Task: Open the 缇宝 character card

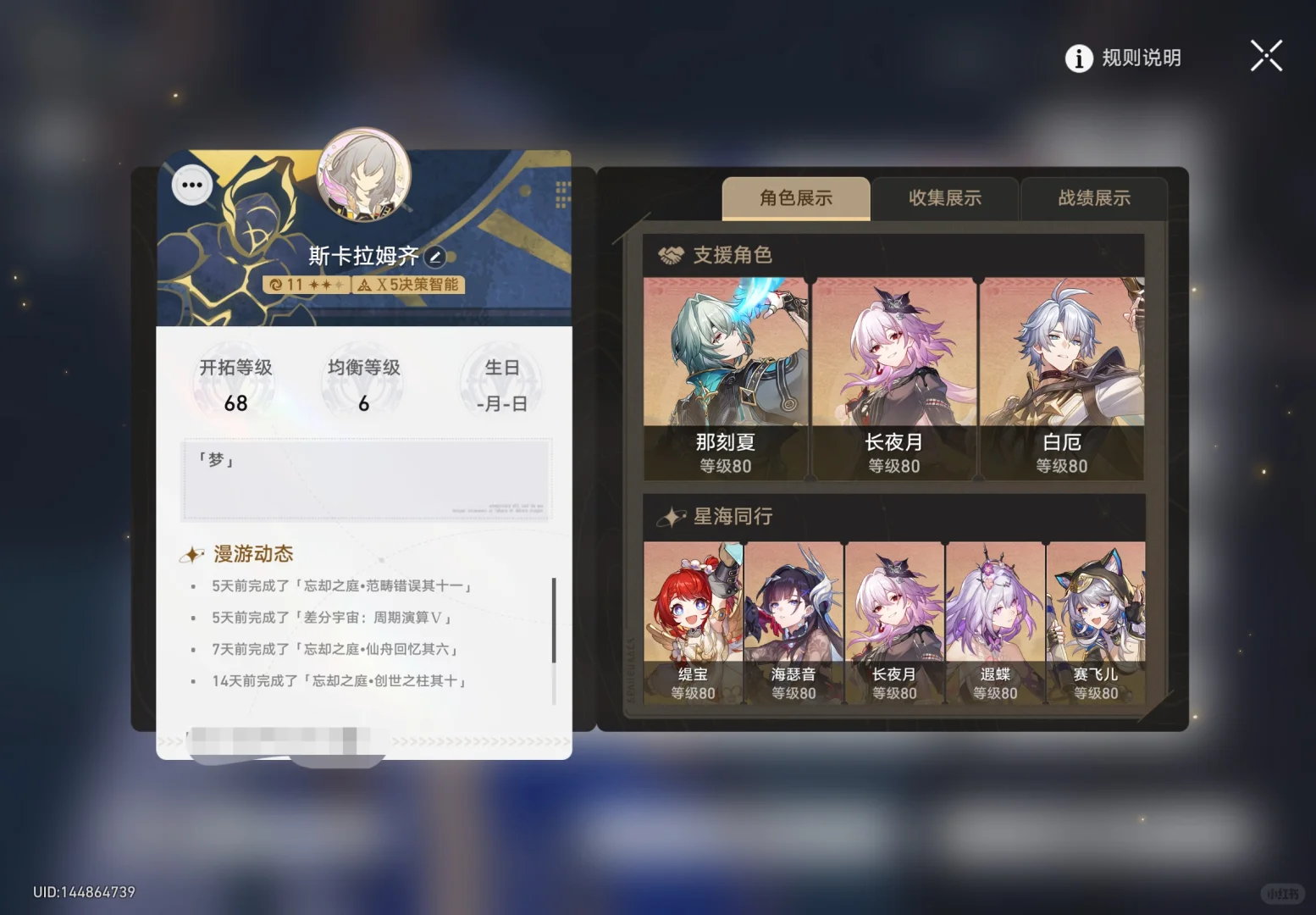Action: click(694, 618)
